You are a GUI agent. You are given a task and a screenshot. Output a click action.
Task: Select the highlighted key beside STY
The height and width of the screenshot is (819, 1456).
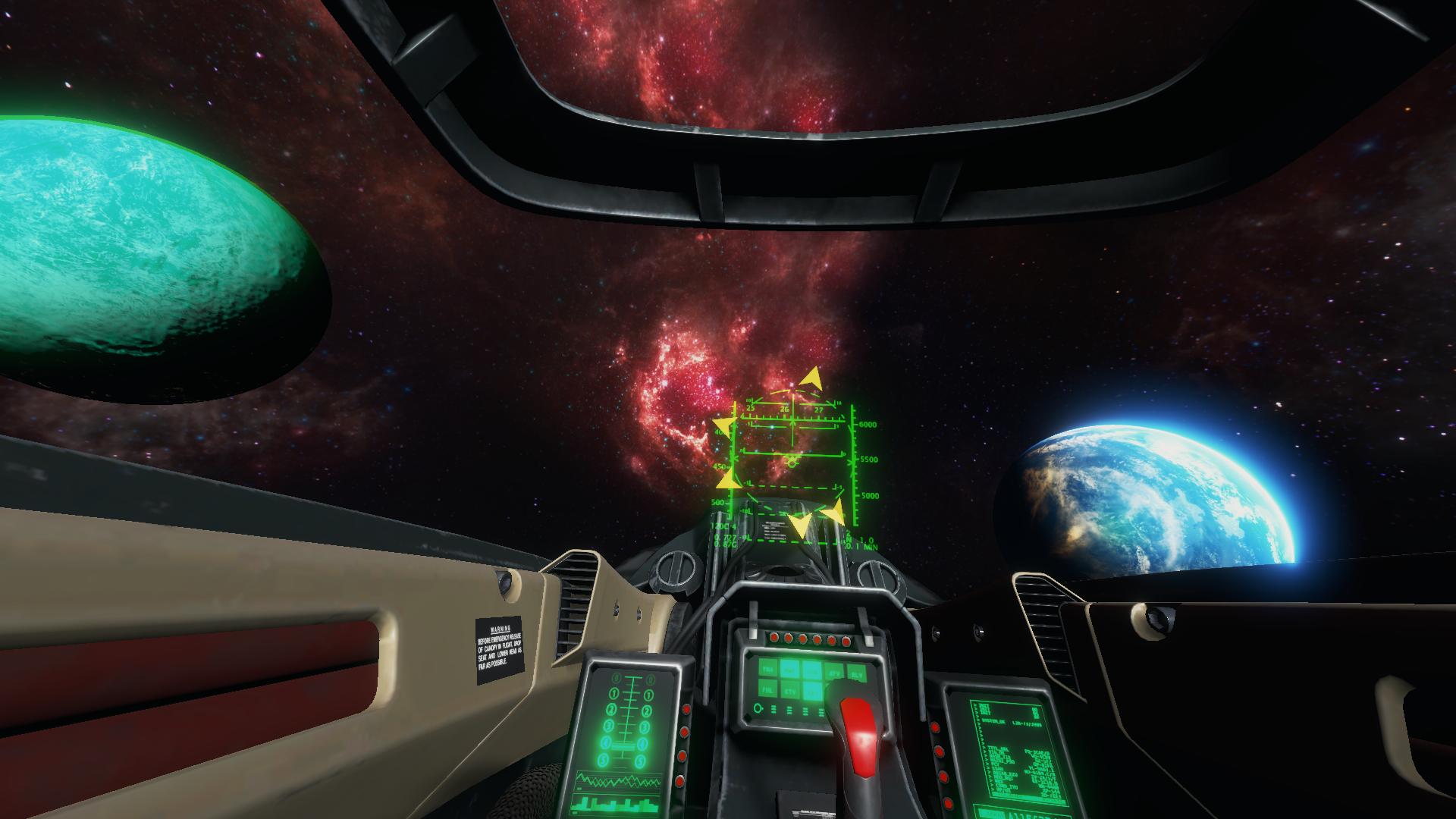pyautogui.click(x=813, y=692)
